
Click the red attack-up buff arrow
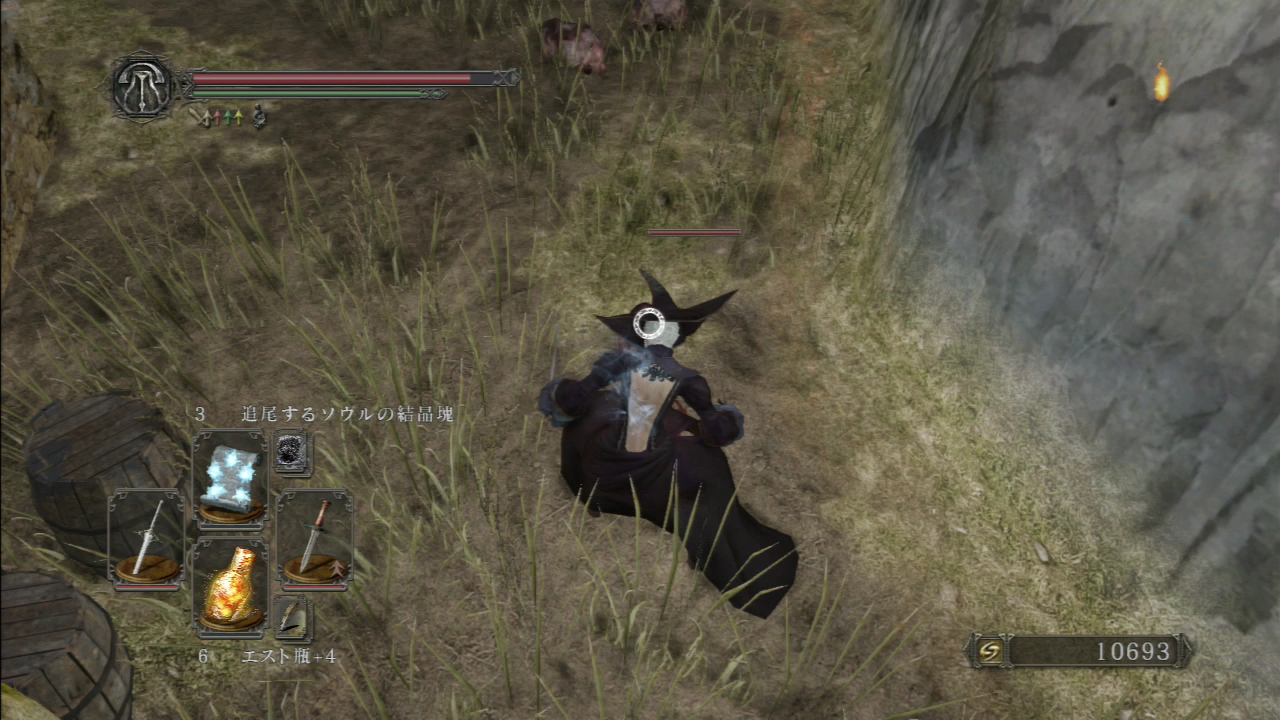click(x=218, y=118)
